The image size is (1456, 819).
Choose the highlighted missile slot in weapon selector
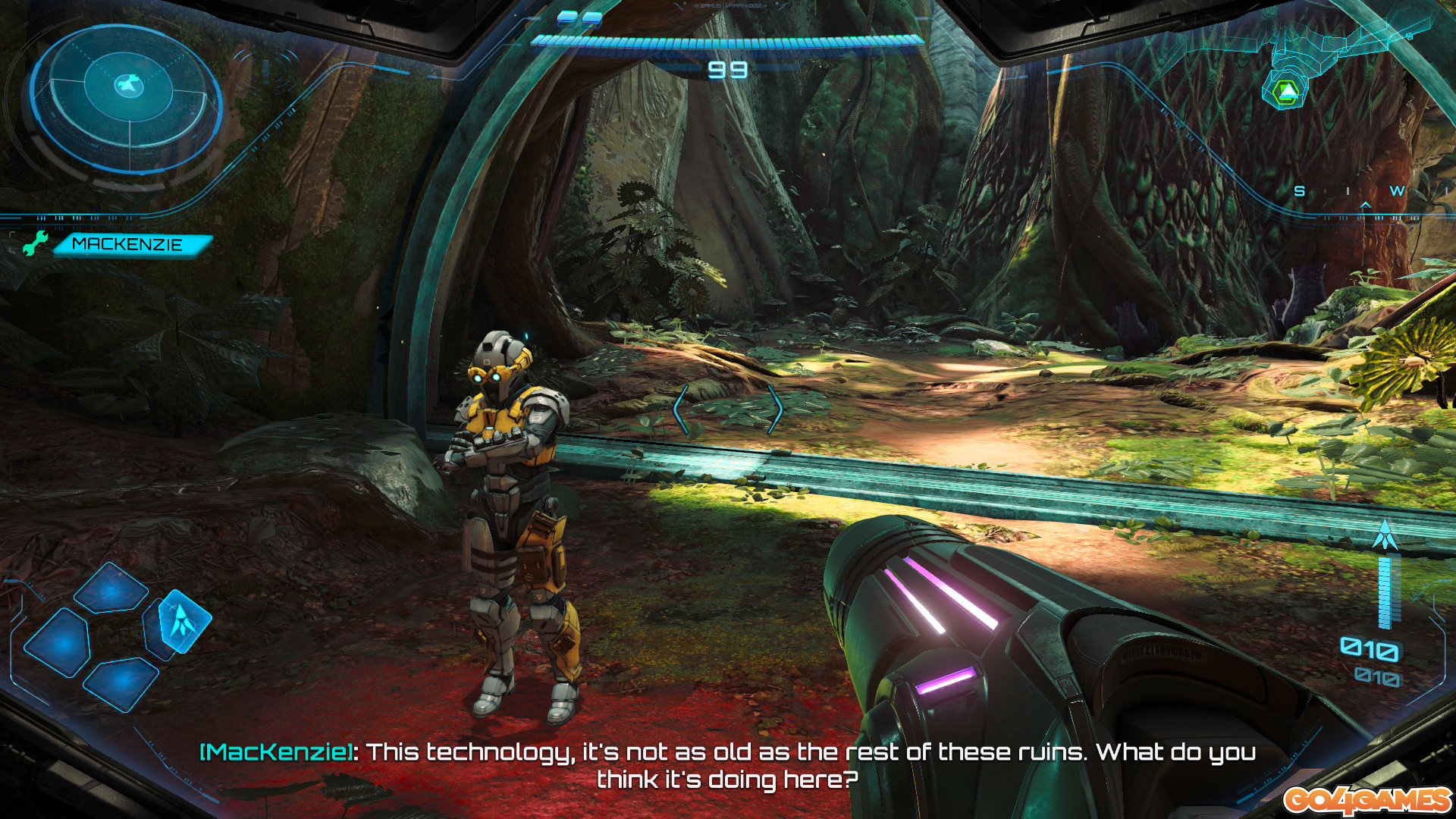[182, 622]
